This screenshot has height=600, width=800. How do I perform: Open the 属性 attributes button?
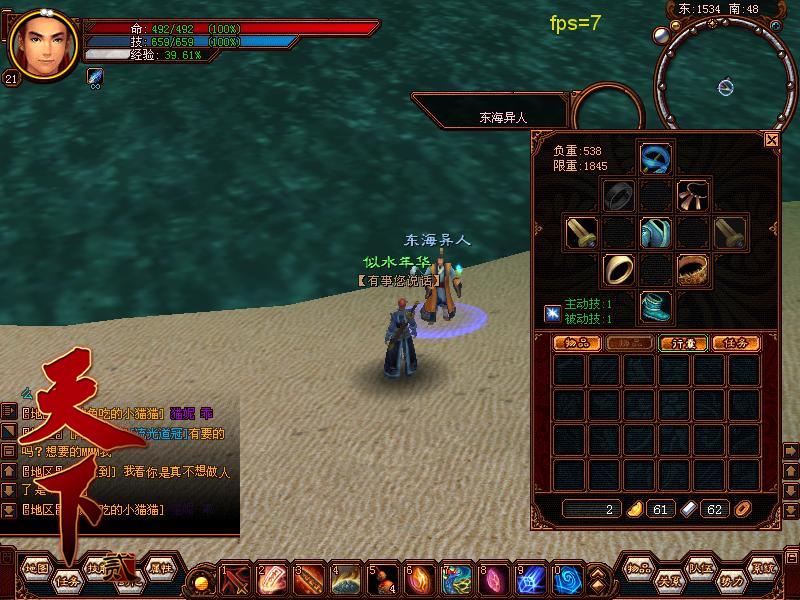point(160,567)
